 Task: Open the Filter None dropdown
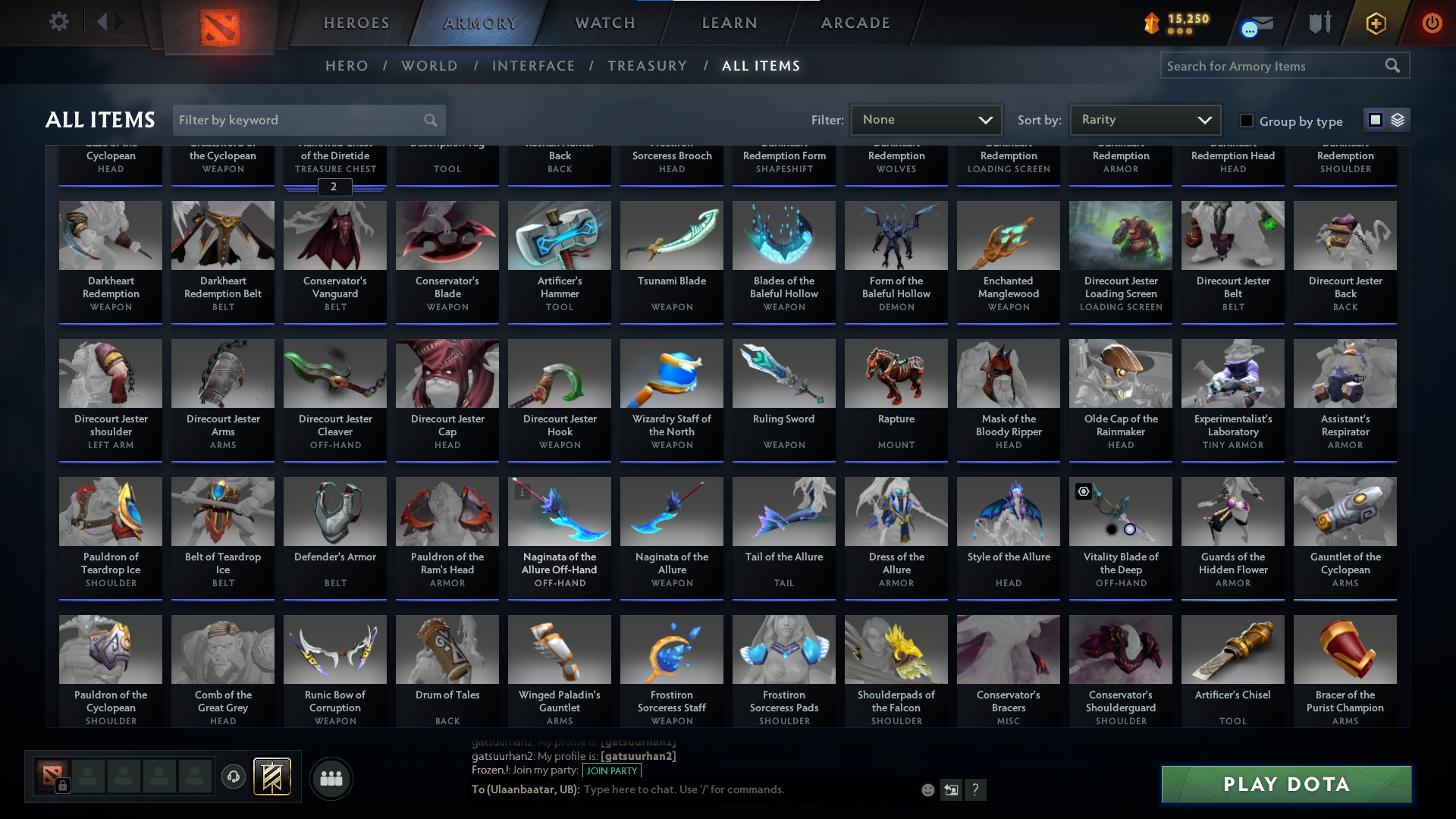tap(925, 119)
